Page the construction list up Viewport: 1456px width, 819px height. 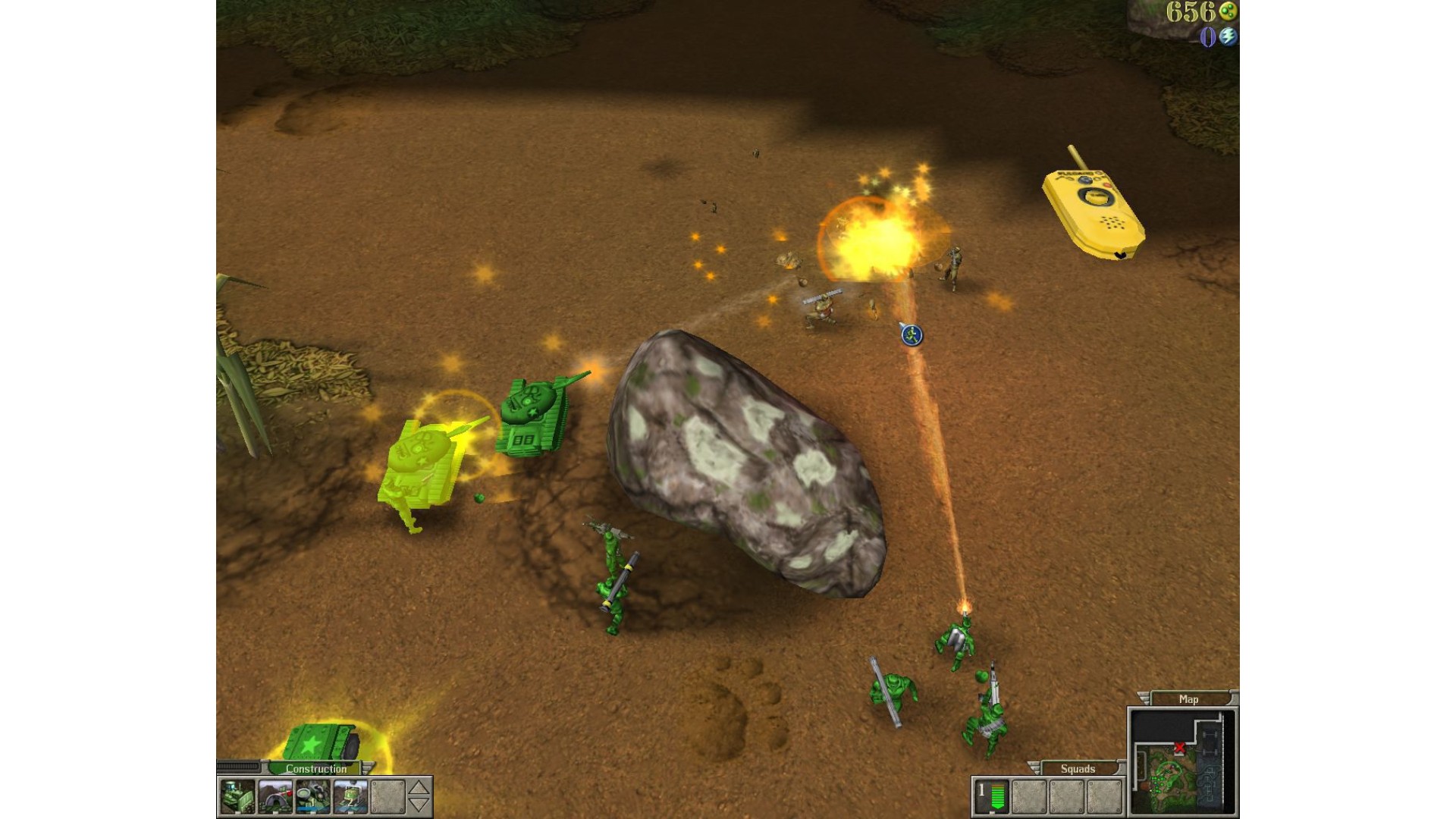point(419,789)
